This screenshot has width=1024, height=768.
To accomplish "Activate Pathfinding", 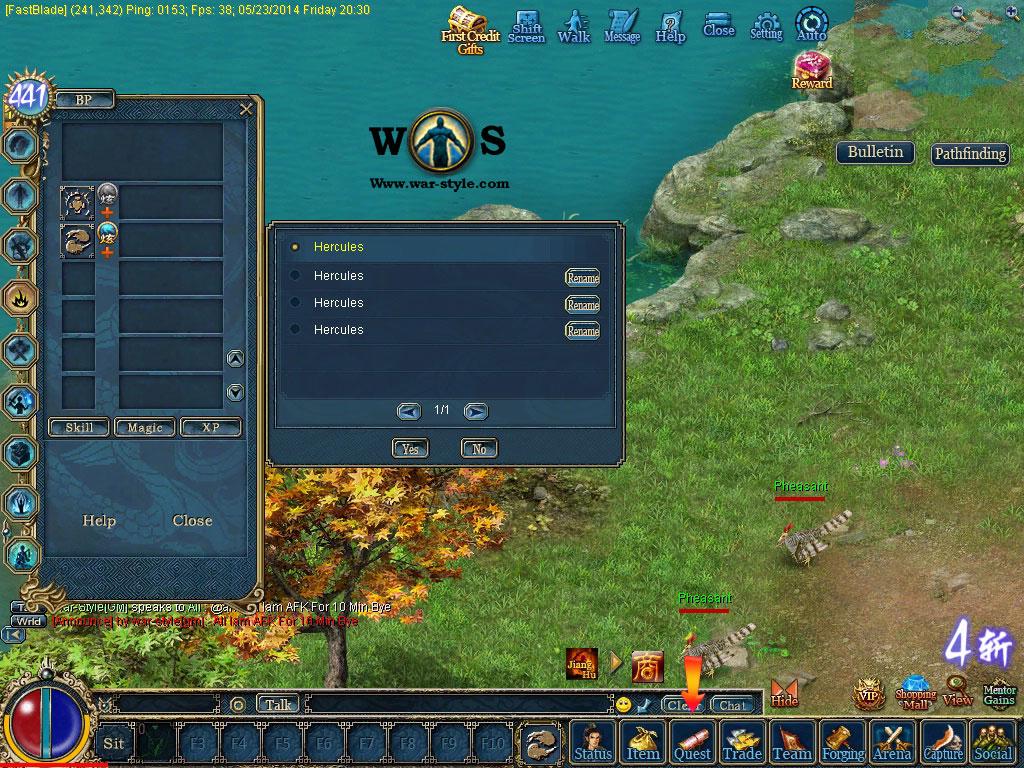I will (x=969, y=154).
